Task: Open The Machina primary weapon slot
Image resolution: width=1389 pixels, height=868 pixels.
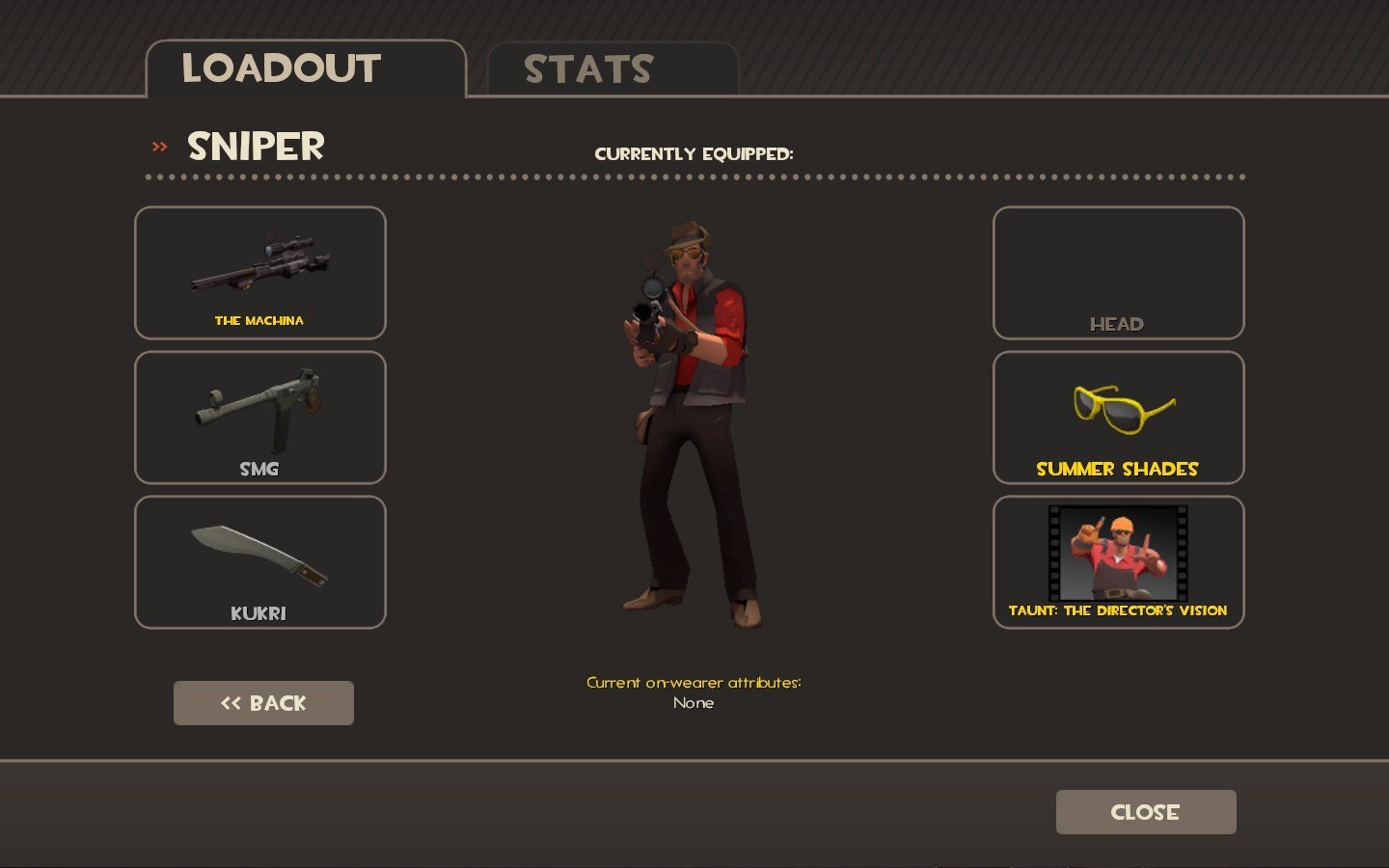Action: click(x=260, y=273)
